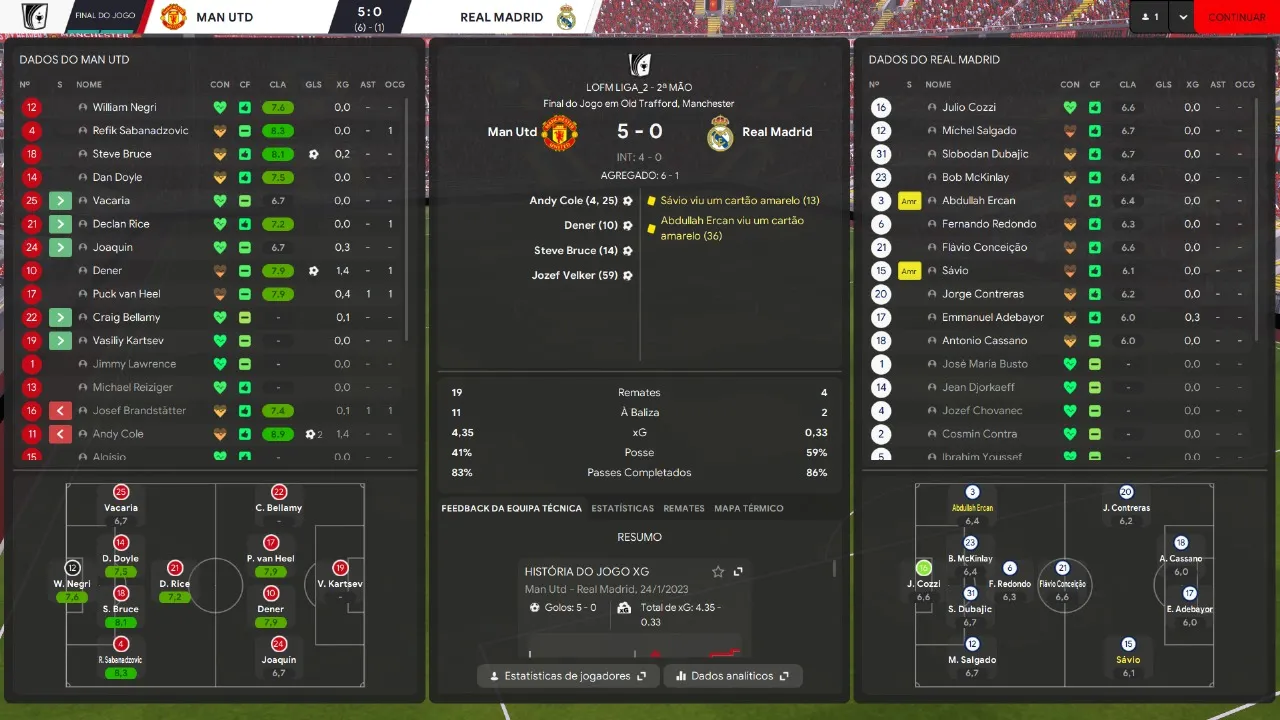Select Julio Cozzi in Real Madrid list
Screen dimensions: 1280x720
[x=968, y=107]
